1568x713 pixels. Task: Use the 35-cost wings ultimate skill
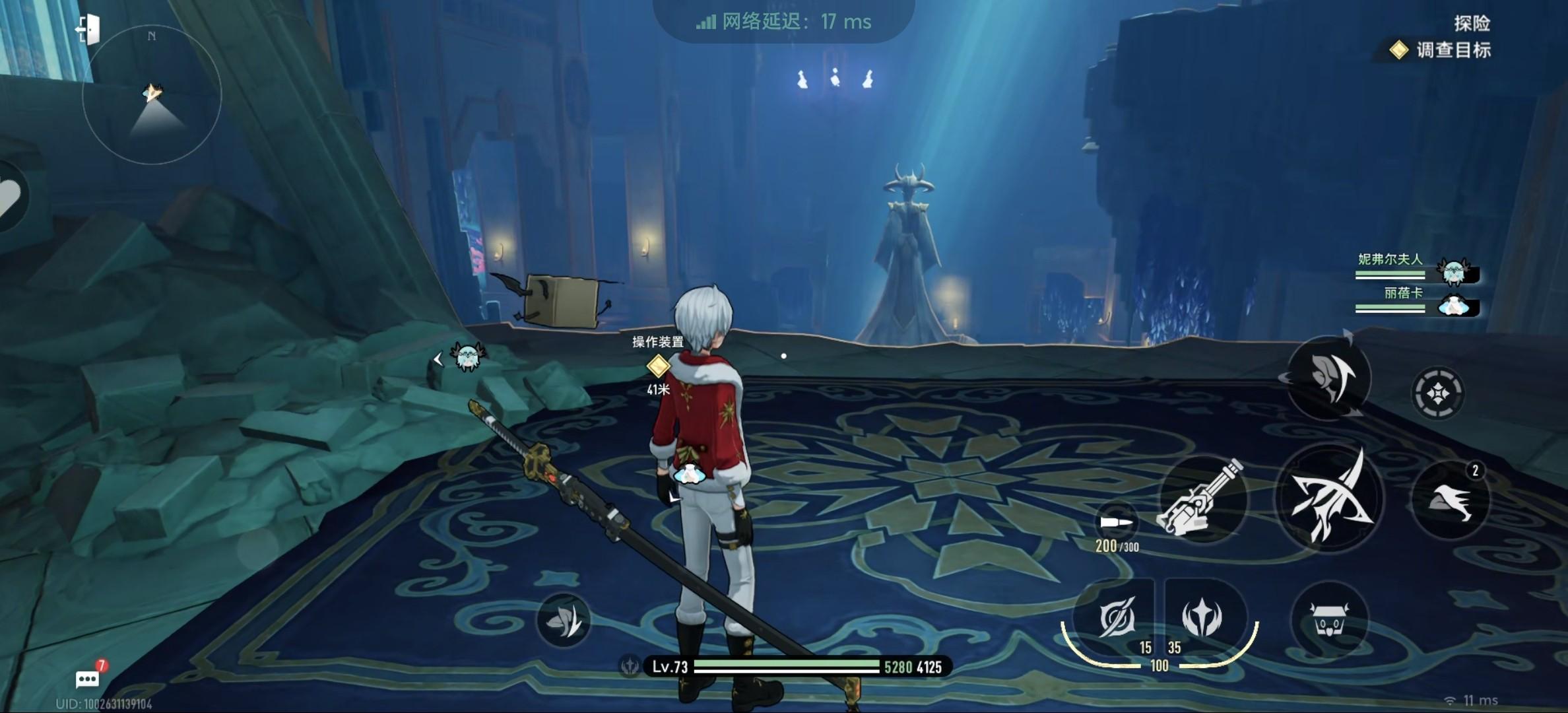click(1202, 619)
